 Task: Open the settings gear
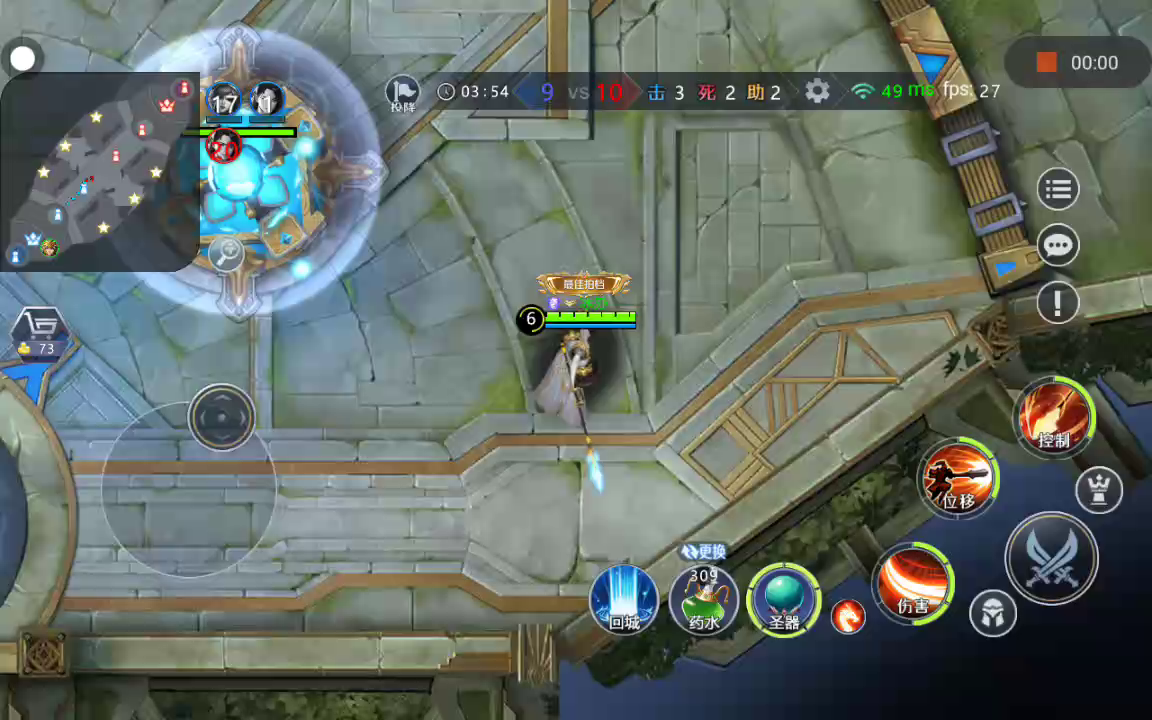tap(817, 92)
